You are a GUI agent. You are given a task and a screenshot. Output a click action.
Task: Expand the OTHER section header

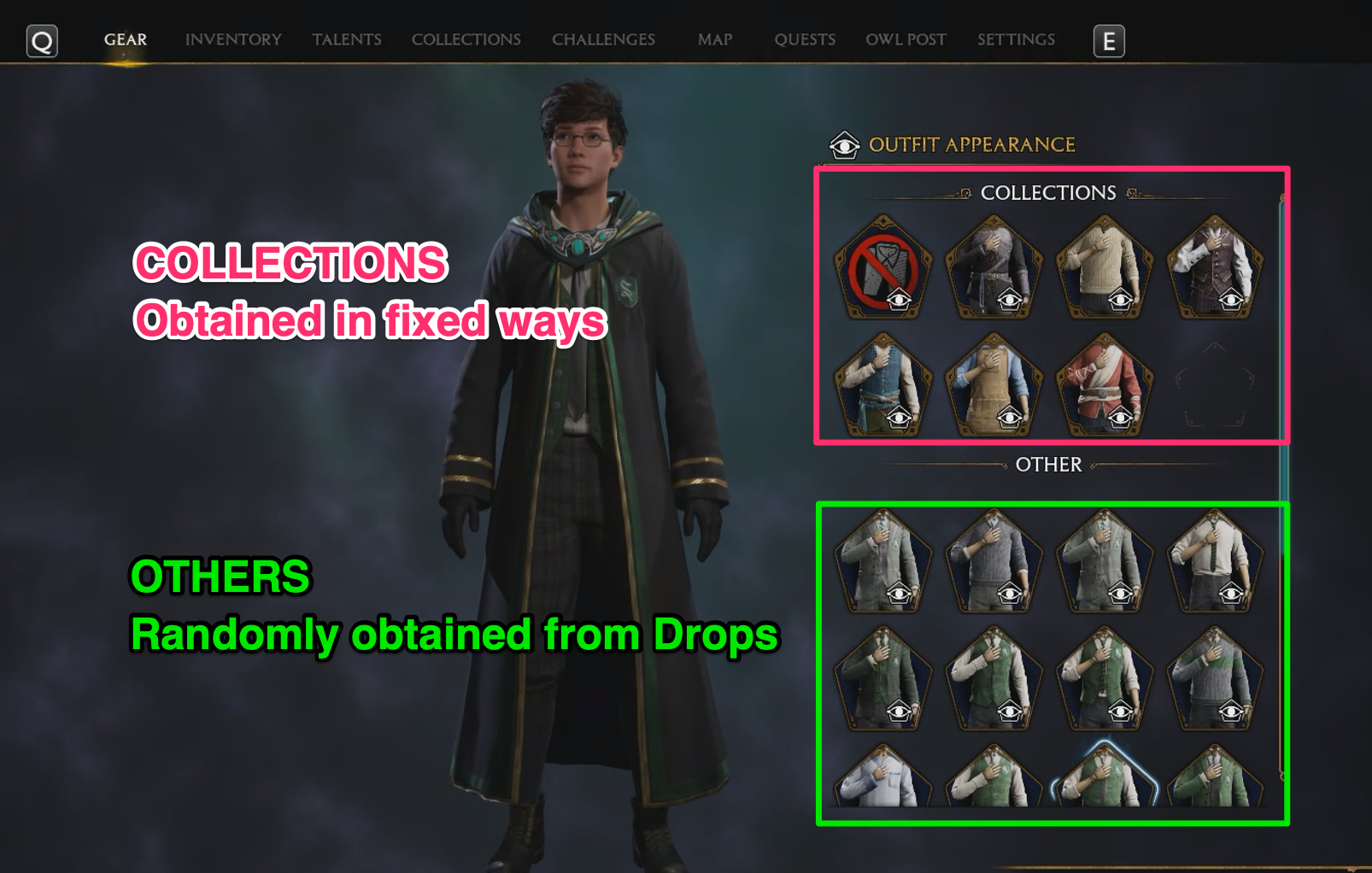[1048, 465]
